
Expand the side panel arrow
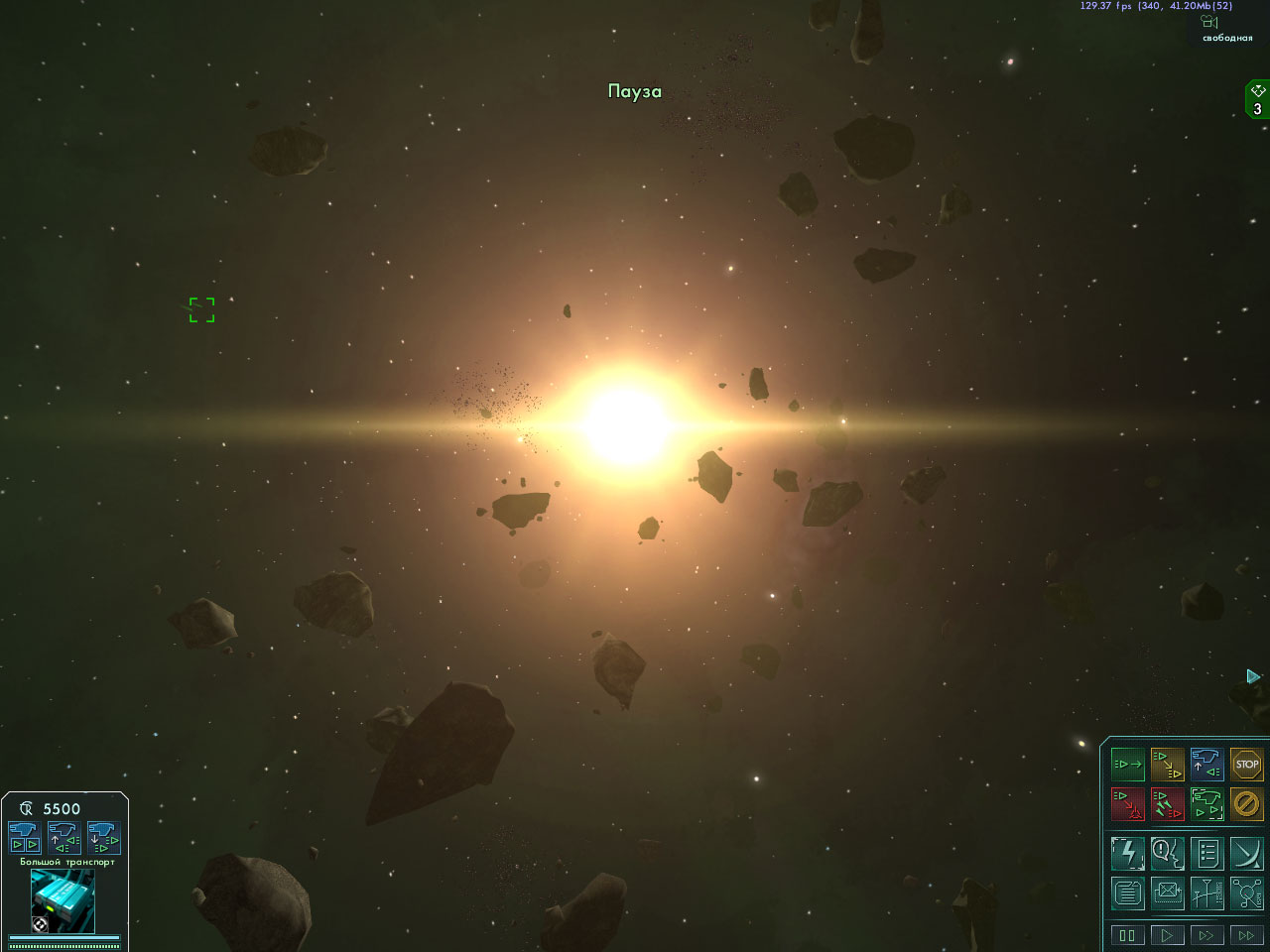pyautogui.click(x=1253, y=676)
